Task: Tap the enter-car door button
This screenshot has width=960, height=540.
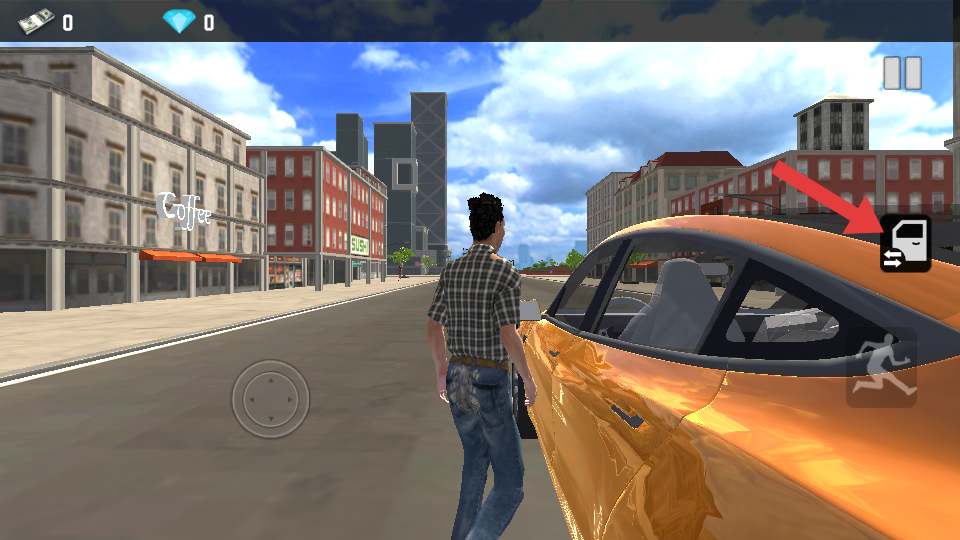Action: (905, 243)
